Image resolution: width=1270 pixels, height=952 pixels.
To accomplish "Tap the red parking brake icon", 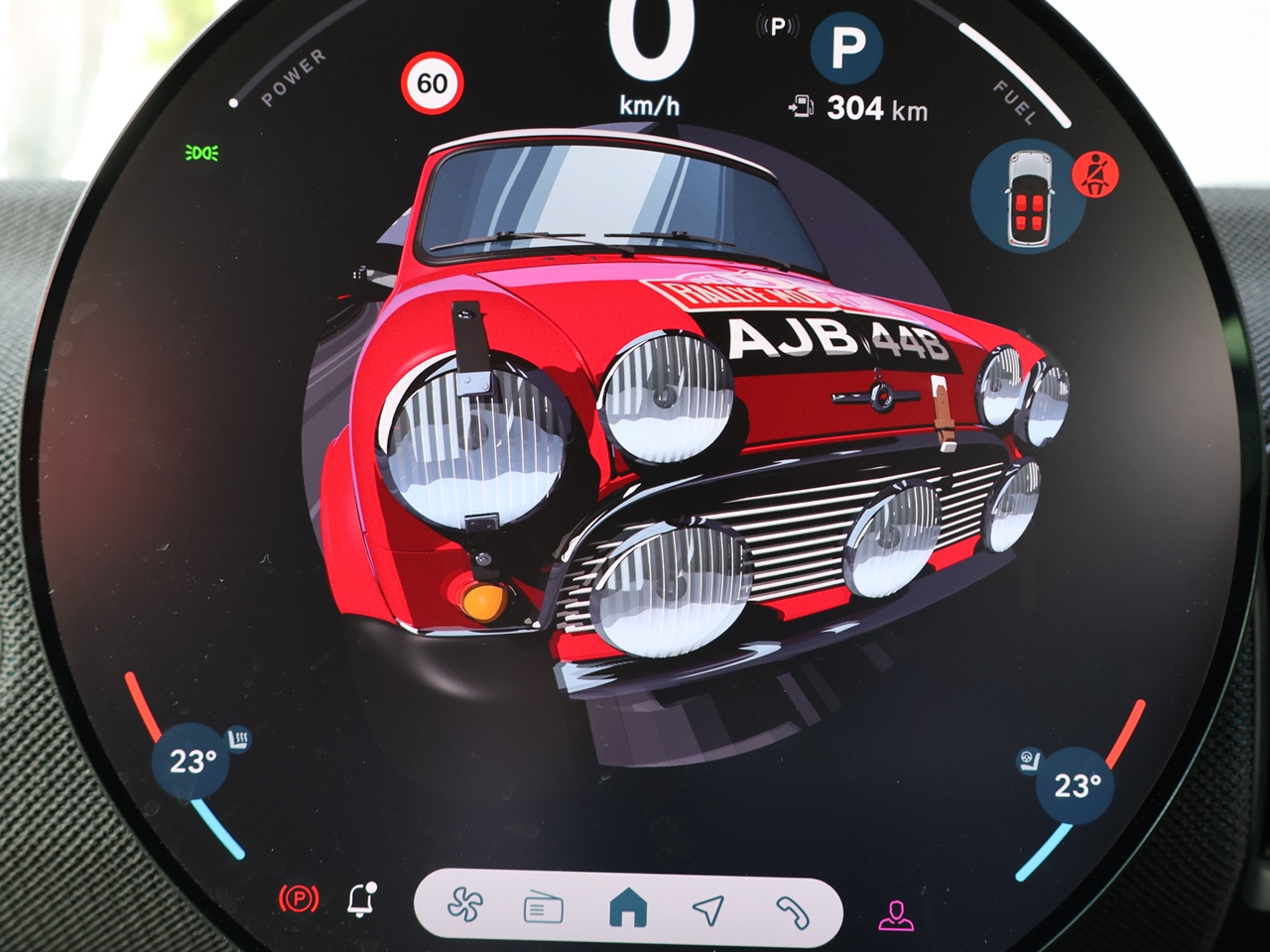I will coord(300,899).
